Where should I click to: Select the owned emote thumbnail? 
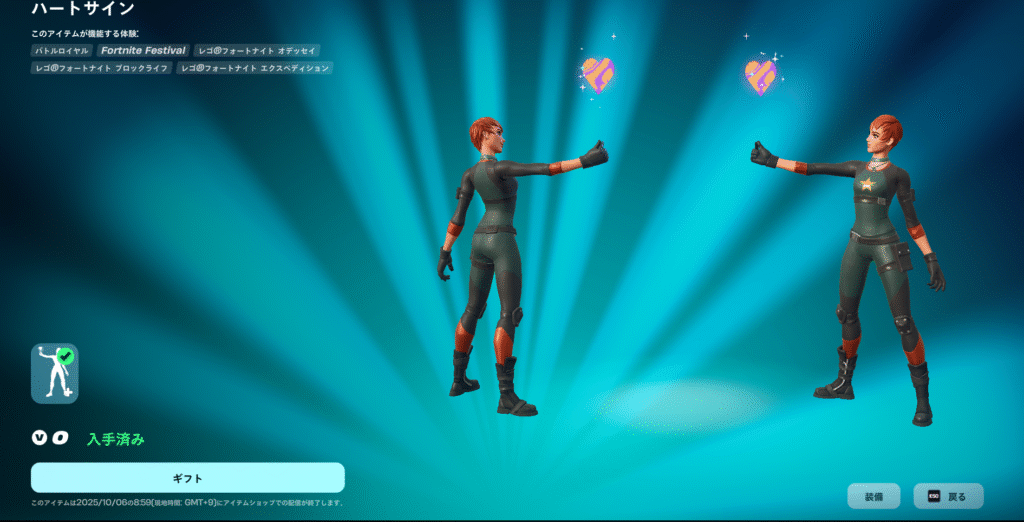[54, 373]
